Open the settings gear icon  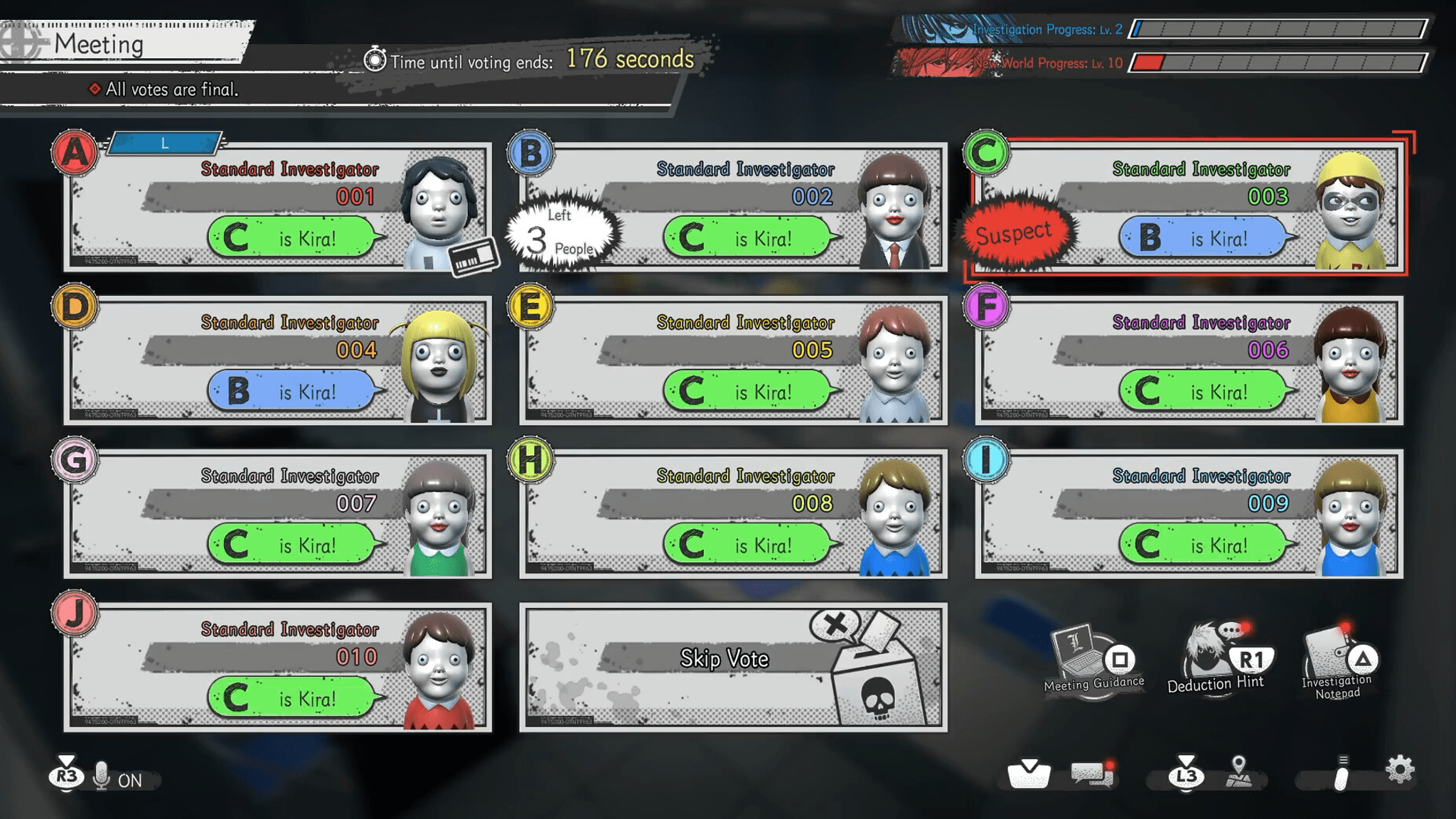(x=1399, y=771)
